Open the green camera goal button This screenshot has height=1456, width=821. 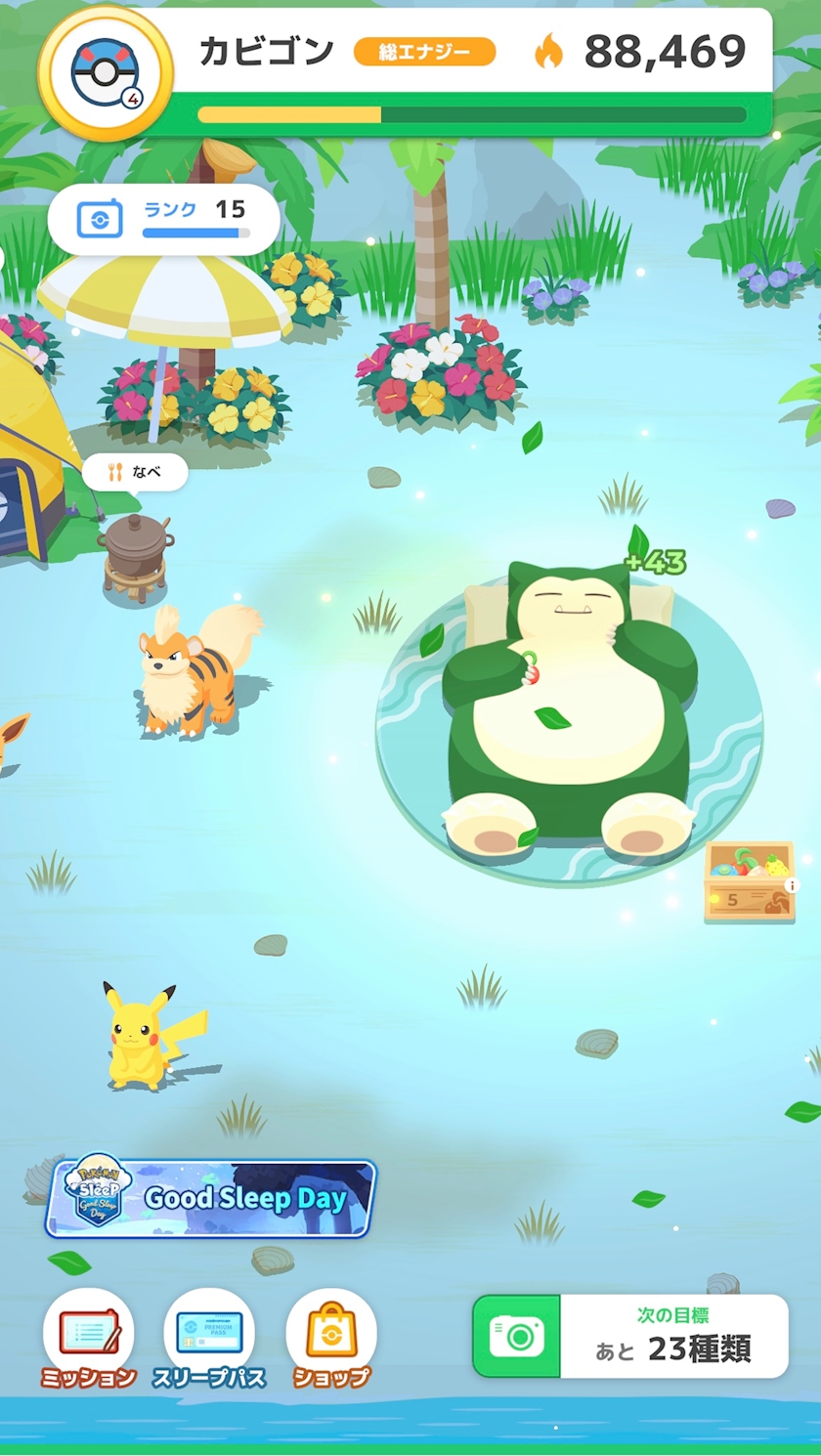pyautogui.click(x=517, y=1336)
